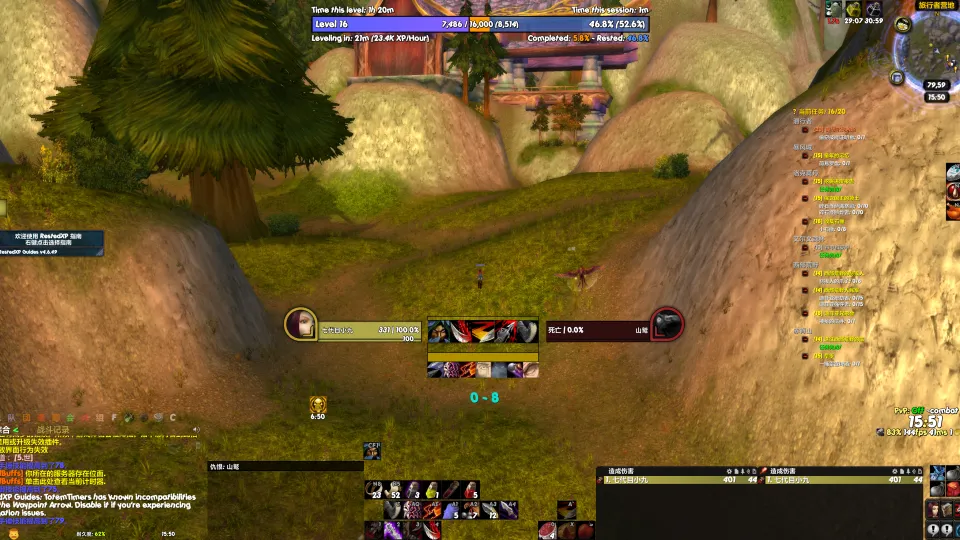Select the dead target's raven portrait
Viewport: 960px width, 540px height.
click(x=667, y=324)
